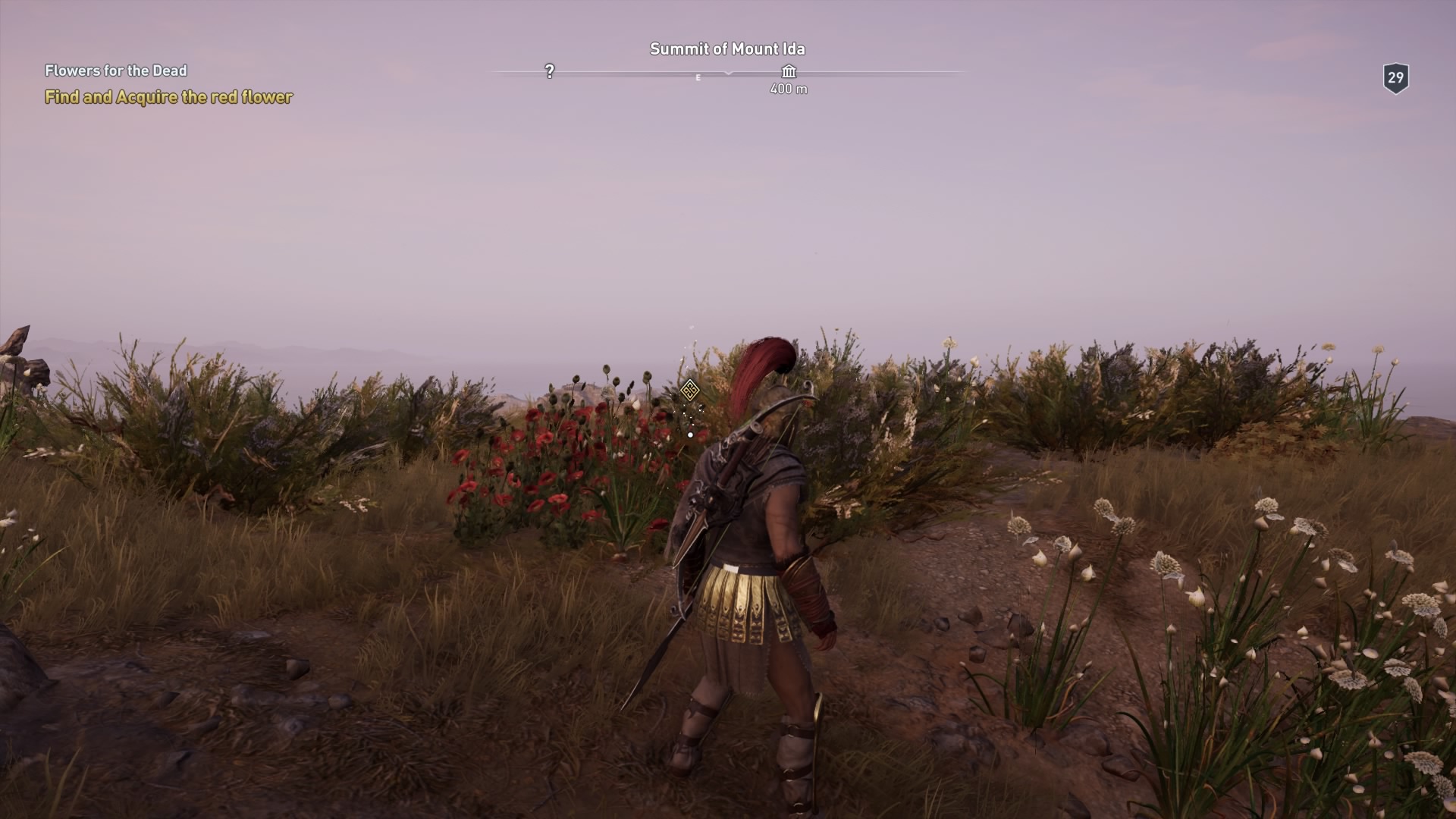Select the objective Find and Acquire the red flower
Screen dimensions: 1456x819
coord(168,97)
